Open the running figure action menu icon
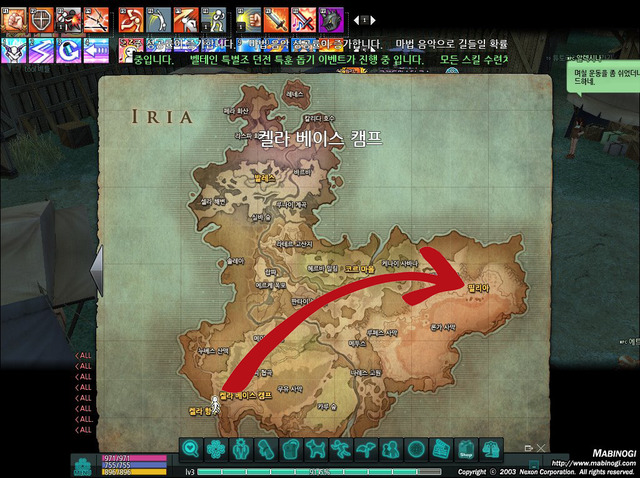This screenshot has height=478, width=640. pos(341,449)
